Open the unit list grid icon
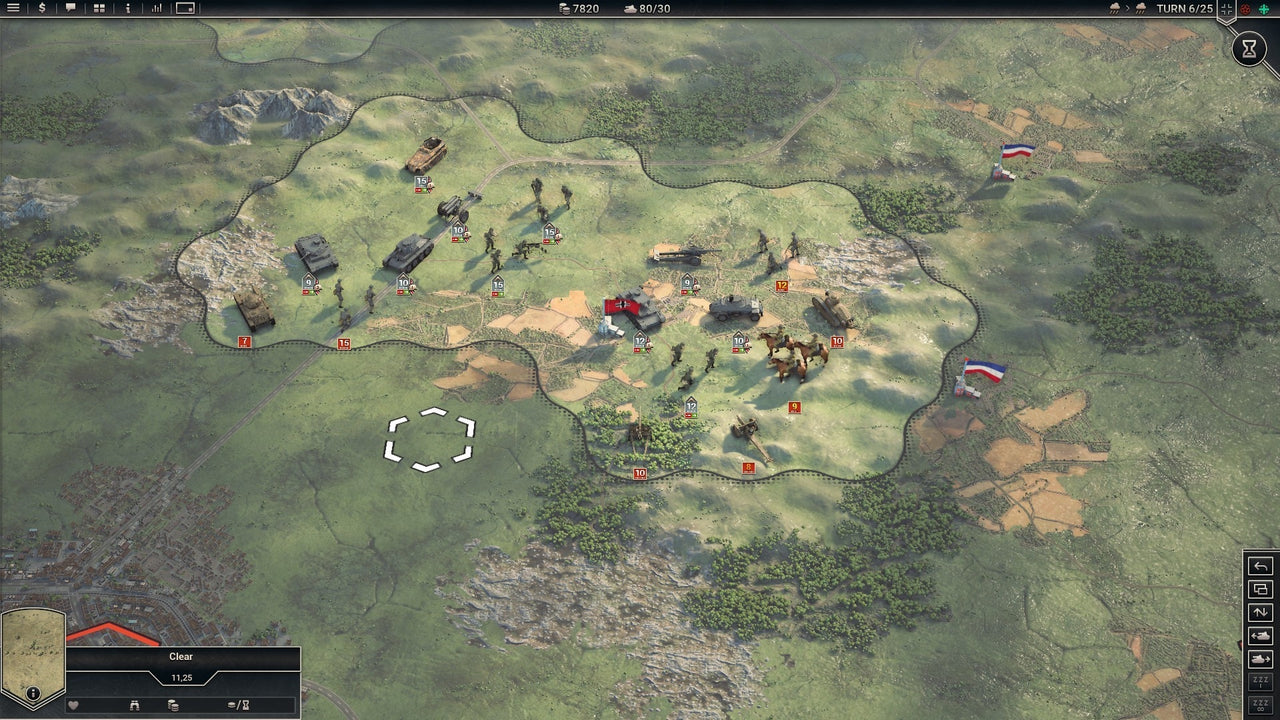Viewport: 1280px width, 720px height. (100, 9)
